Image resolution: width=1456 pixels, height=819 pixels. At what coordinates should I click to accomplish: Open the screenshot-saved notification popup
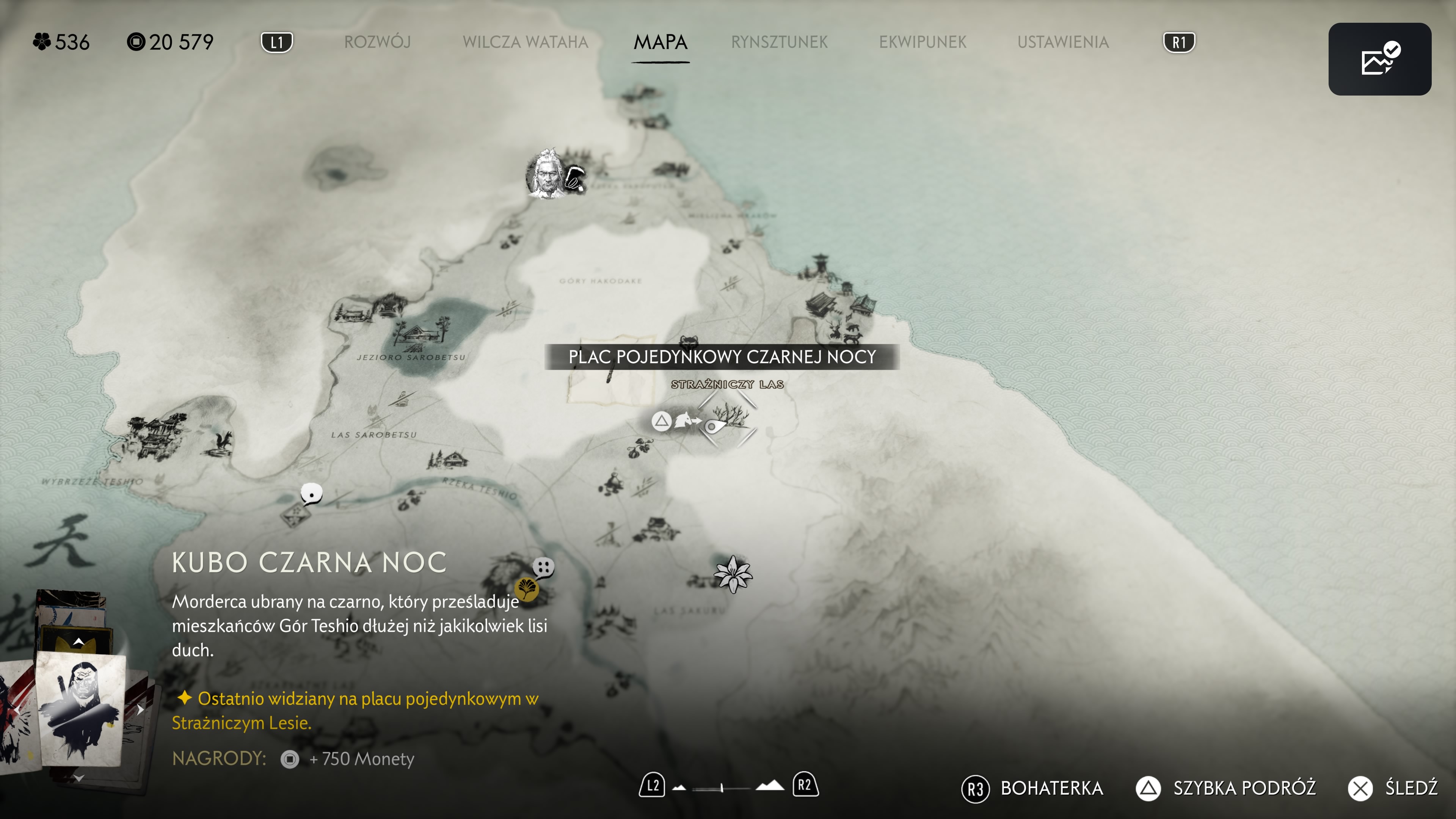tap(1379, 59)
